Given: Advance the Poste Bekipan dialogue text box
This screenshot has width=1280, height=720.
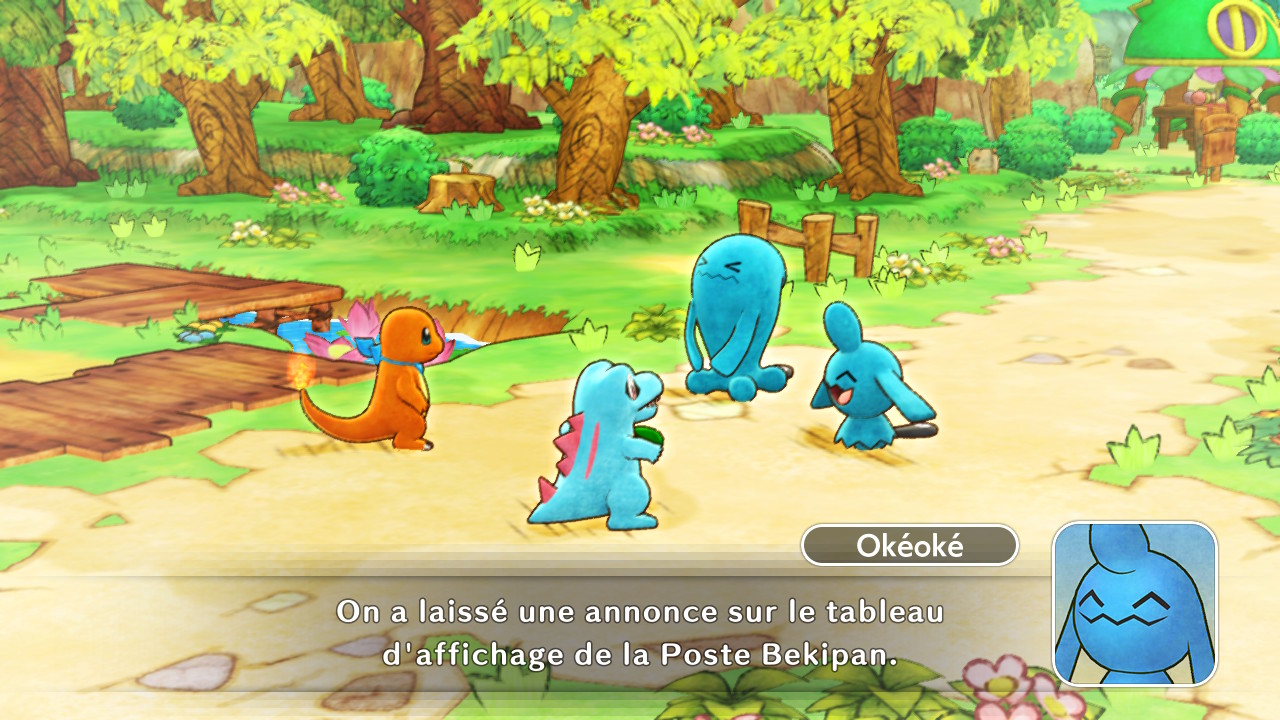Looking at the screenshot, I should 640,633.
